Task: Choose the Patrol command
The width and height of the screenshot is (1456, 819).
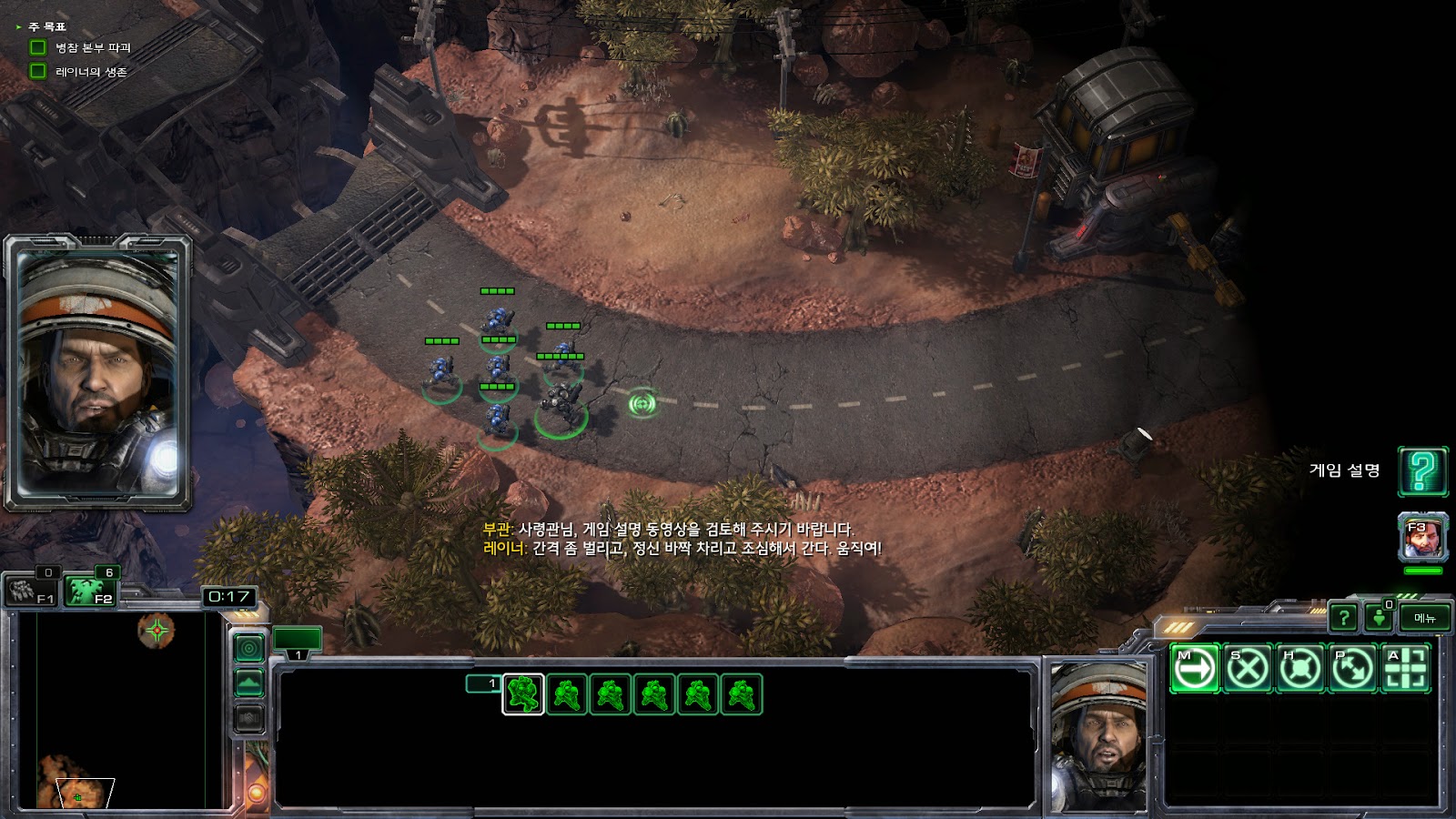Action: [x=1352, y=669]
